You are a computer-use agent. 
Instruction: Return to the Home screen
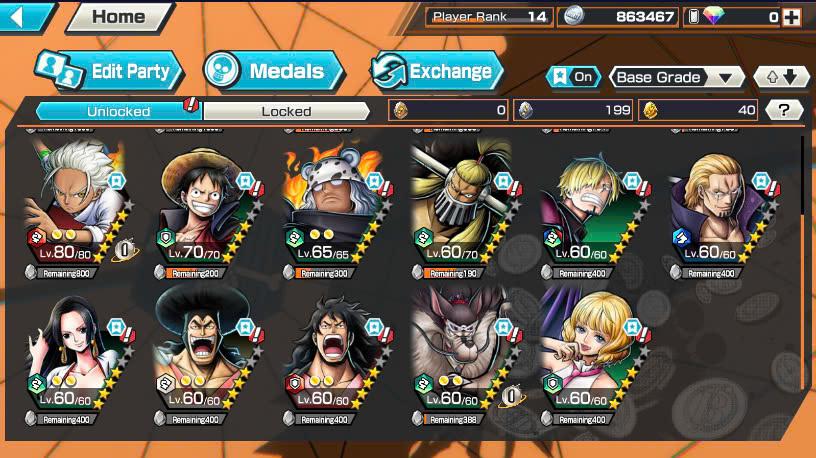point(118,16)
